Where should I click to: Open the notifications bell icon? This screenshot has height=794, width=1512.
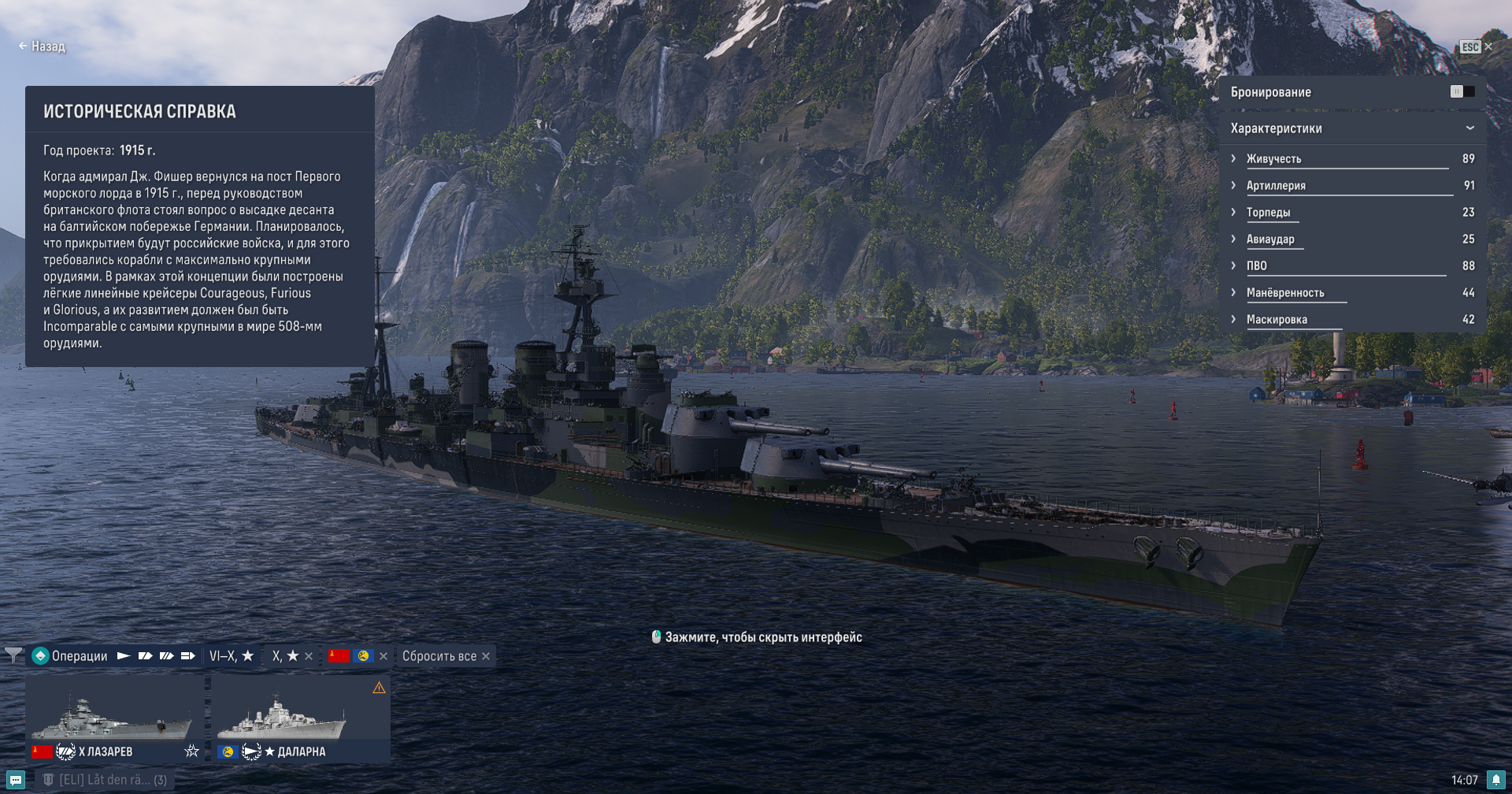(1495, 780)
